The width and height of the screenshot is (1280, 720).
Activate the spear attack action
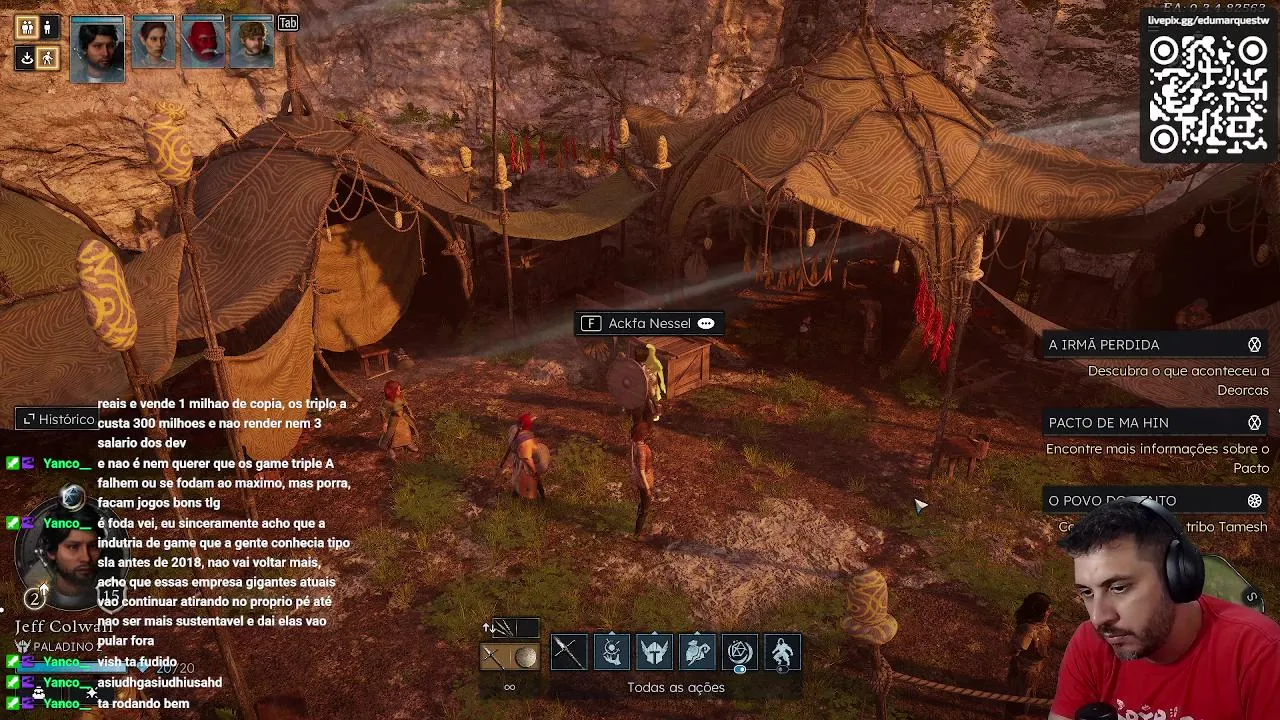[568, 653]
